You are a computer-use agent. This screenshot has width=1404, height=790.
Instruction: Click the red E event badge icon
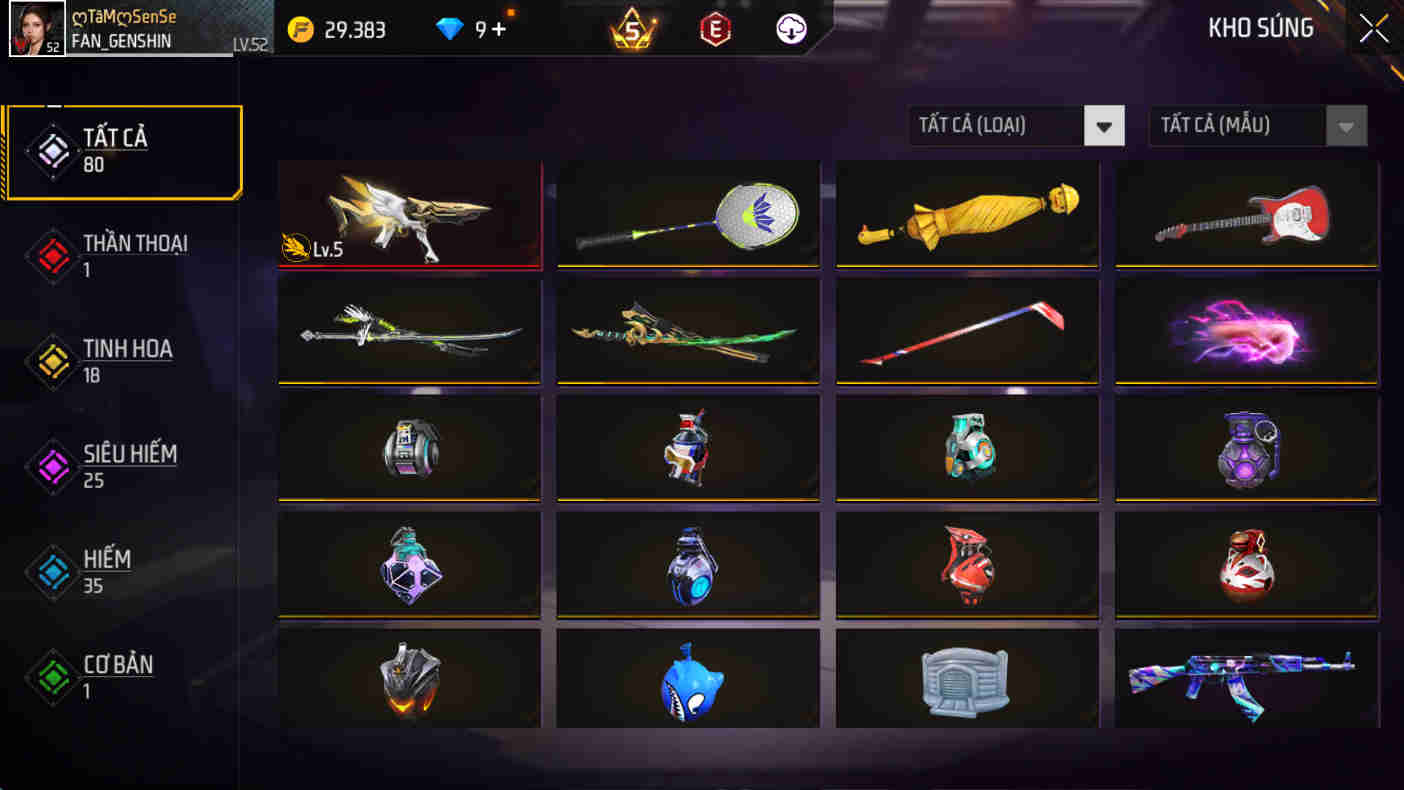716,29
